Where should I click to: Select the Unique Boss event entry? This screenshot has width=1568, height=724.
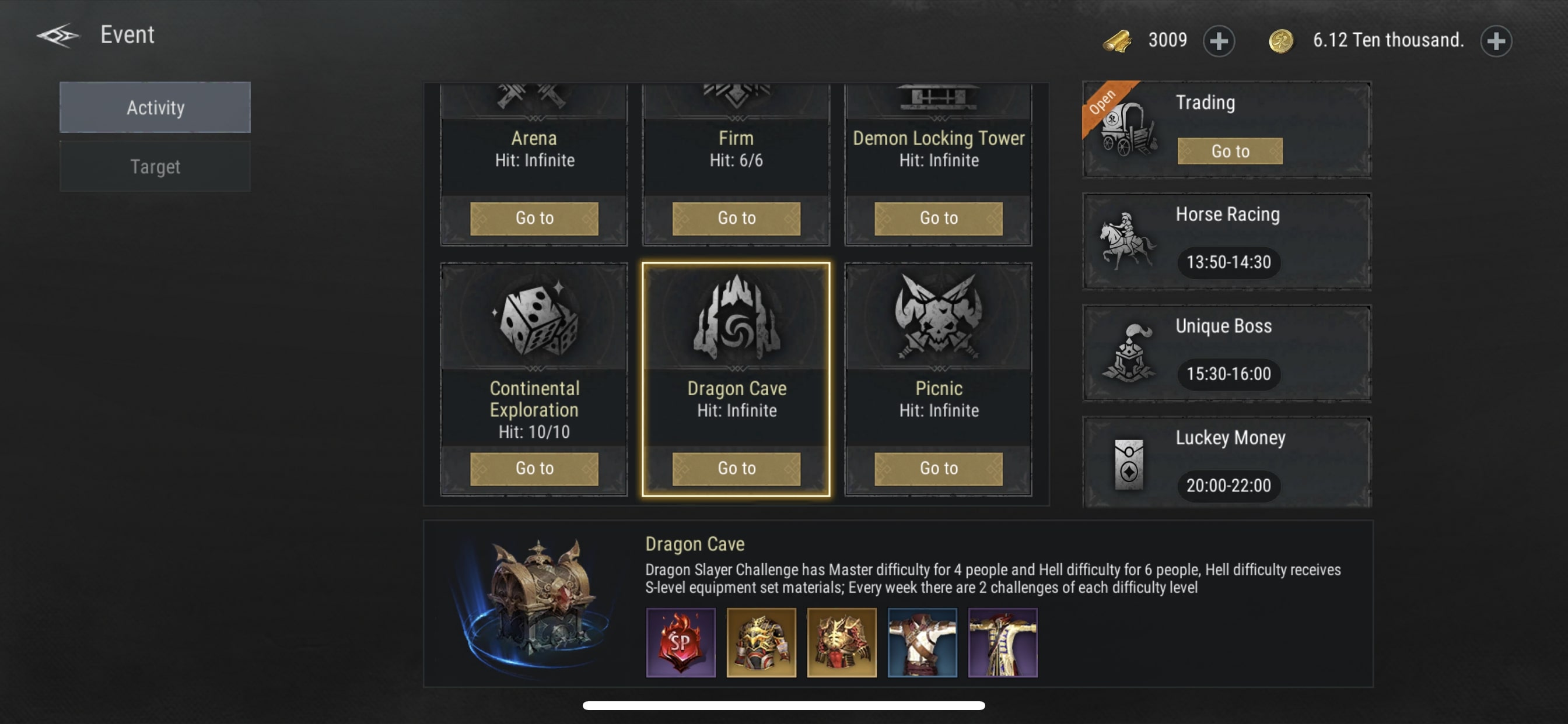[1226, 353]
